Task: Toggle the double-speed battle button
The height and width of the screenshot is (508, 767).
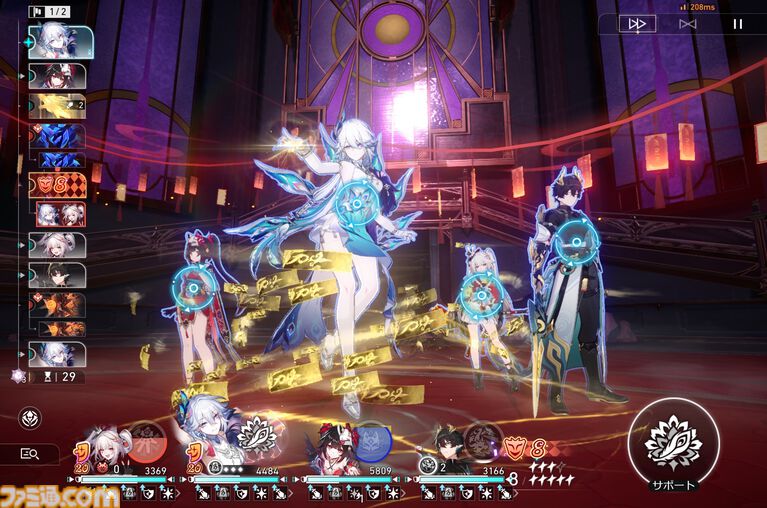Action: [x=636, y=24]
